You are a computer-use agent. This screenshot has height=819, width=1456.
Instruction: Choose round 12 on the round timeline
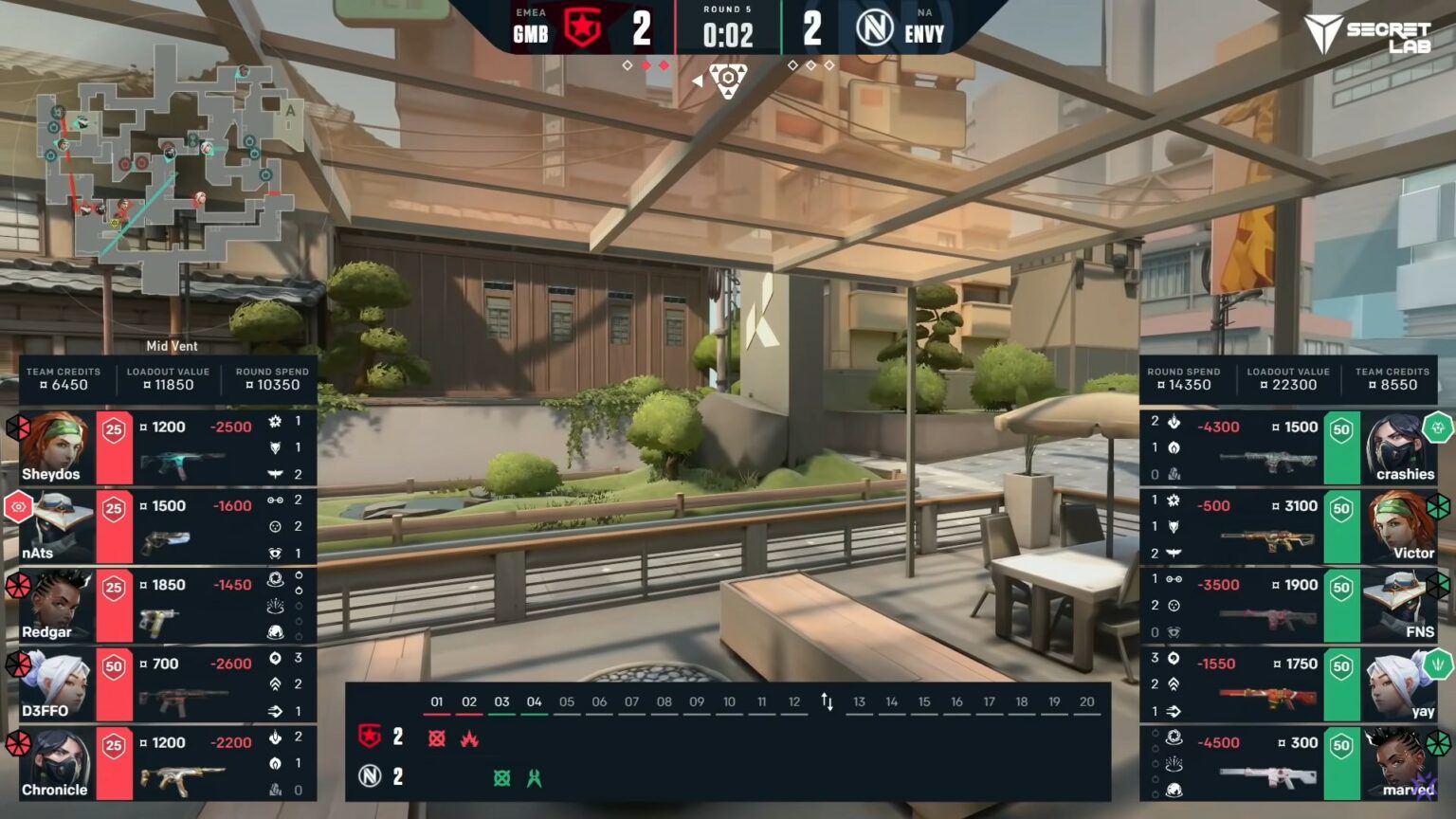pyautogui.click(x=794, y=702)
